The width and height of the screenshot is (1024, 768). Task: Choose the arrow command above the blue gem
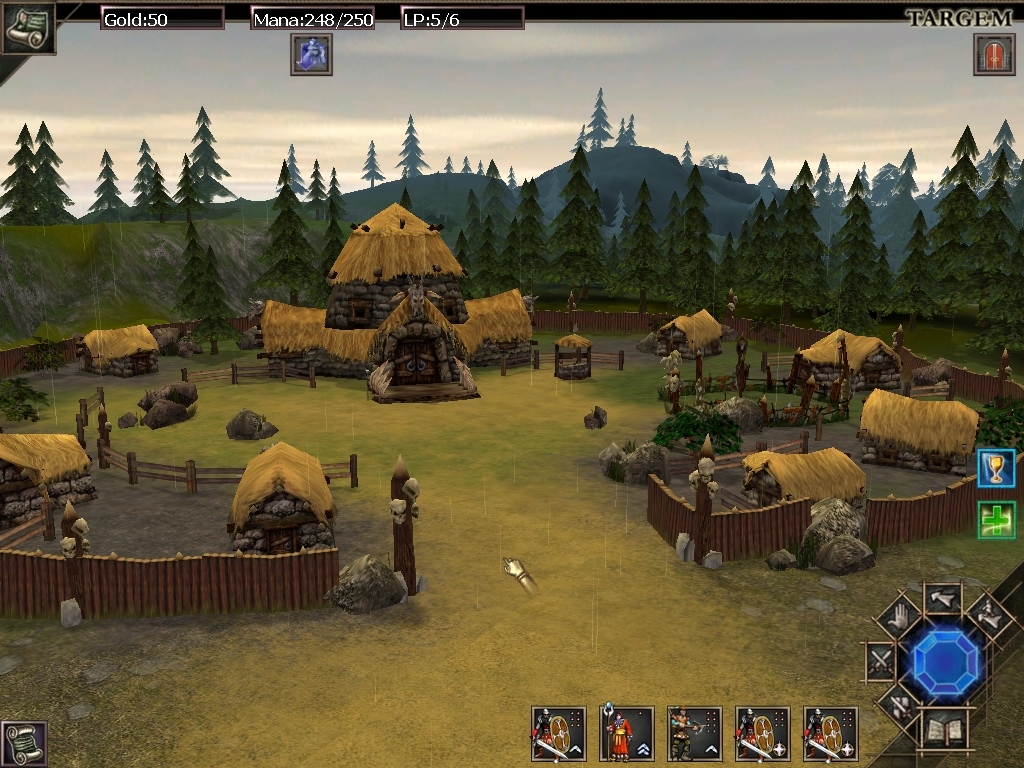(942, 600)
